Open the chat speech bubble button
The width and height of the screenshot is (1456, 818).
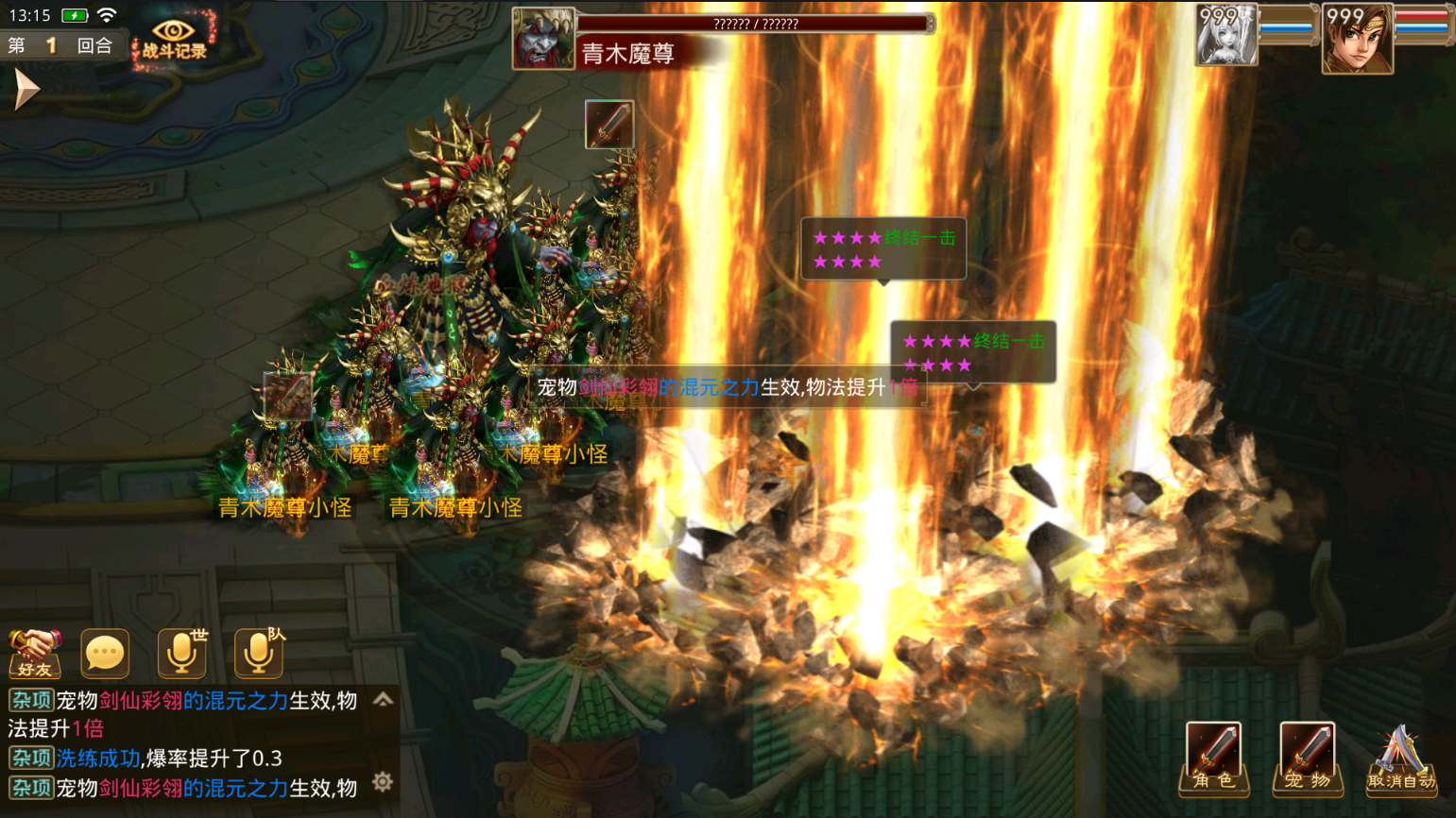click(x=105, y=653)
